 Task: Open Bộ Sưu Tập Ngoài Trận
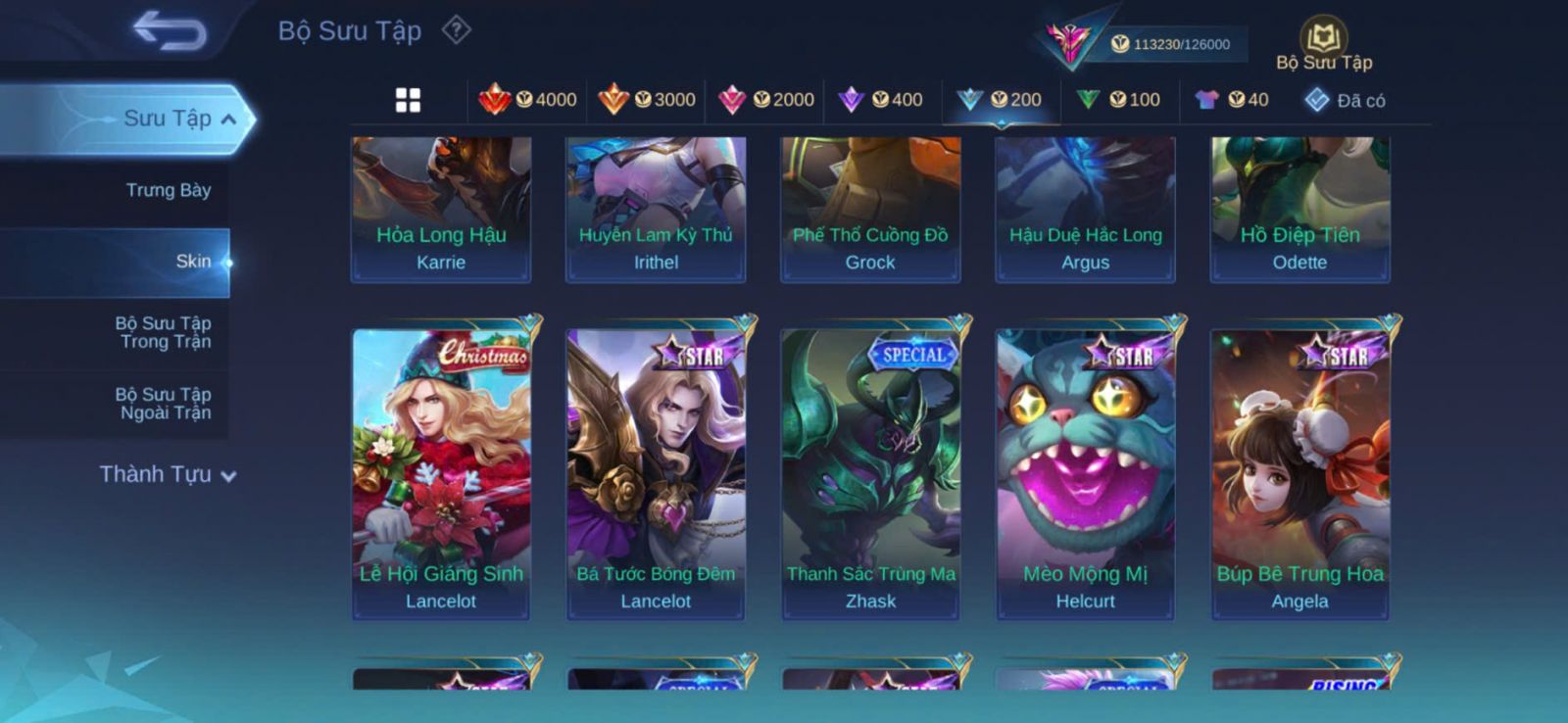point(164,404)
